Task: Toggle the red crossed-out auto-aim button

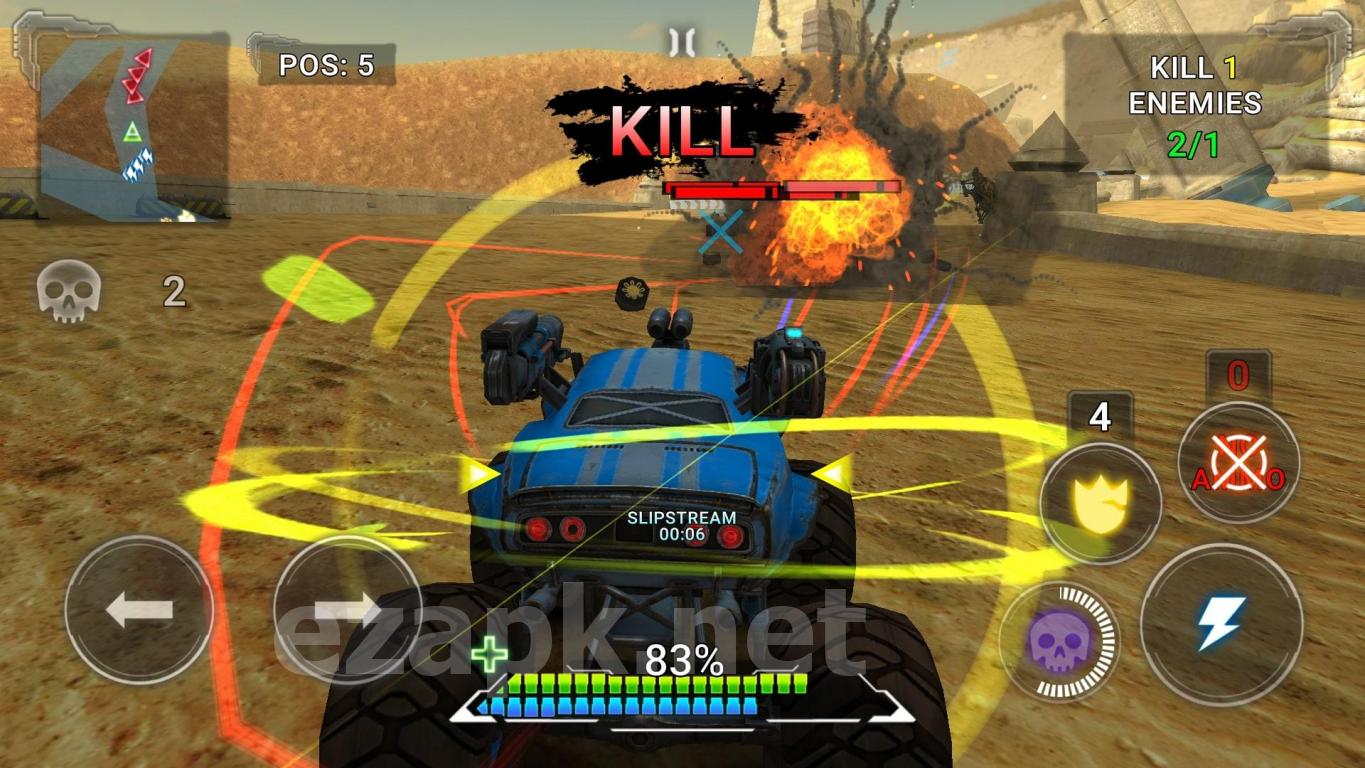Action: tap(1238, 463)
